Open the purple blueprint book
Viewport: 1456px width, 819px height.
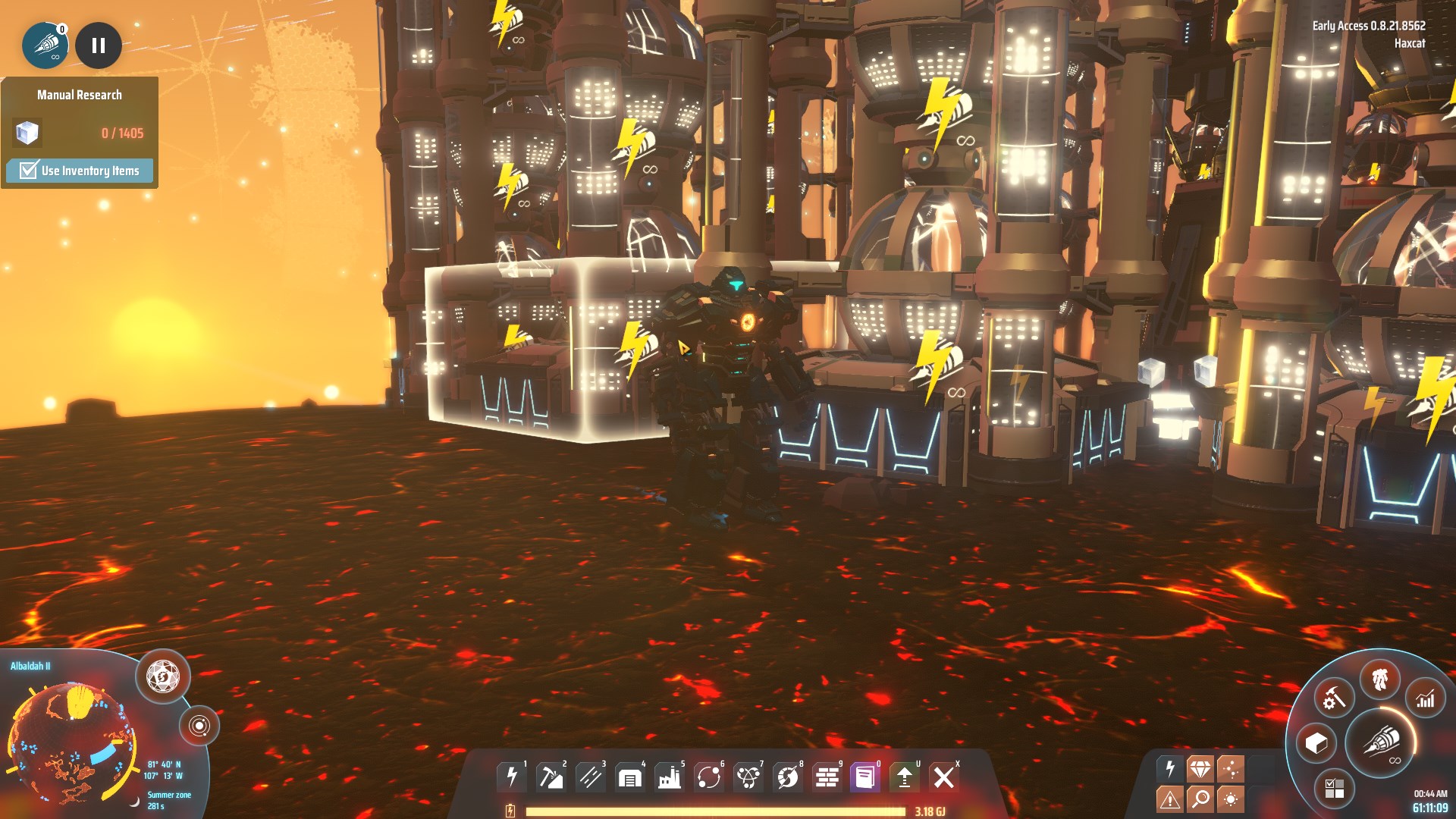point(865,777)
